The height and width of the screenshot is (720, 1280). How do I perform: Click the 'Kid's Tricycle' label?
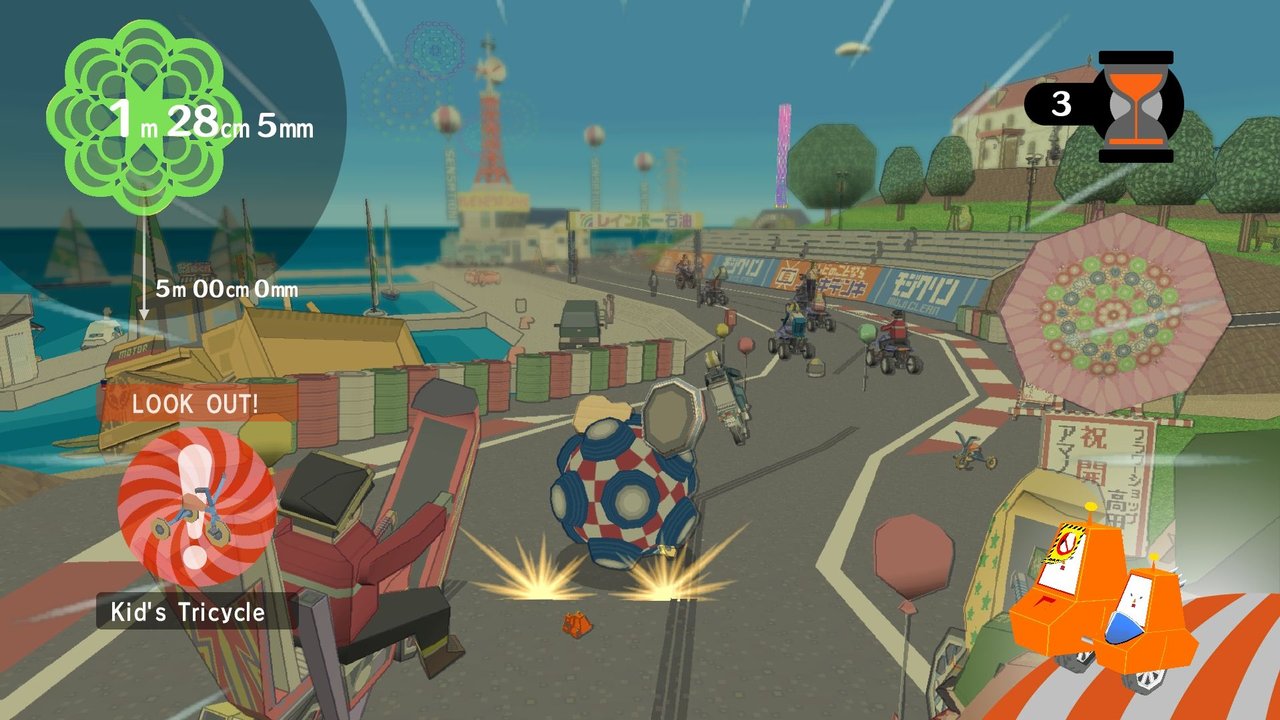[187, 611]
